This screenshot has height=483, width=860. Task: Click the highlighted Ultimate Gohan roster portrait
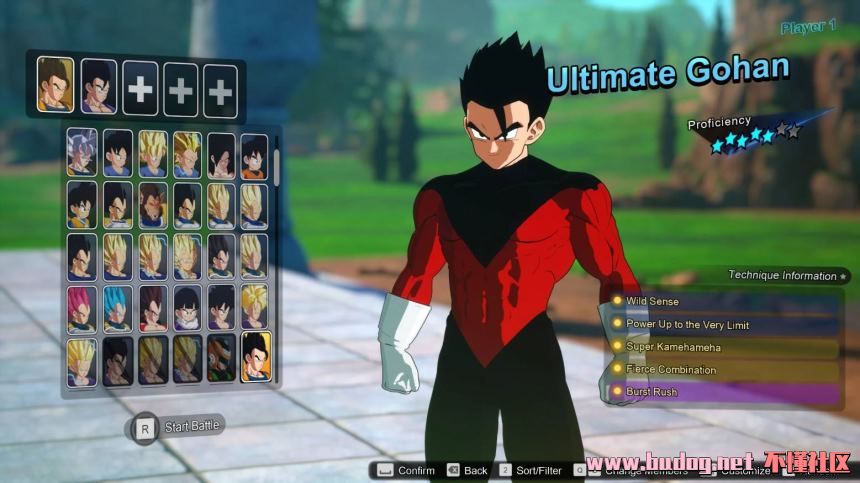[x=255, y=357]
